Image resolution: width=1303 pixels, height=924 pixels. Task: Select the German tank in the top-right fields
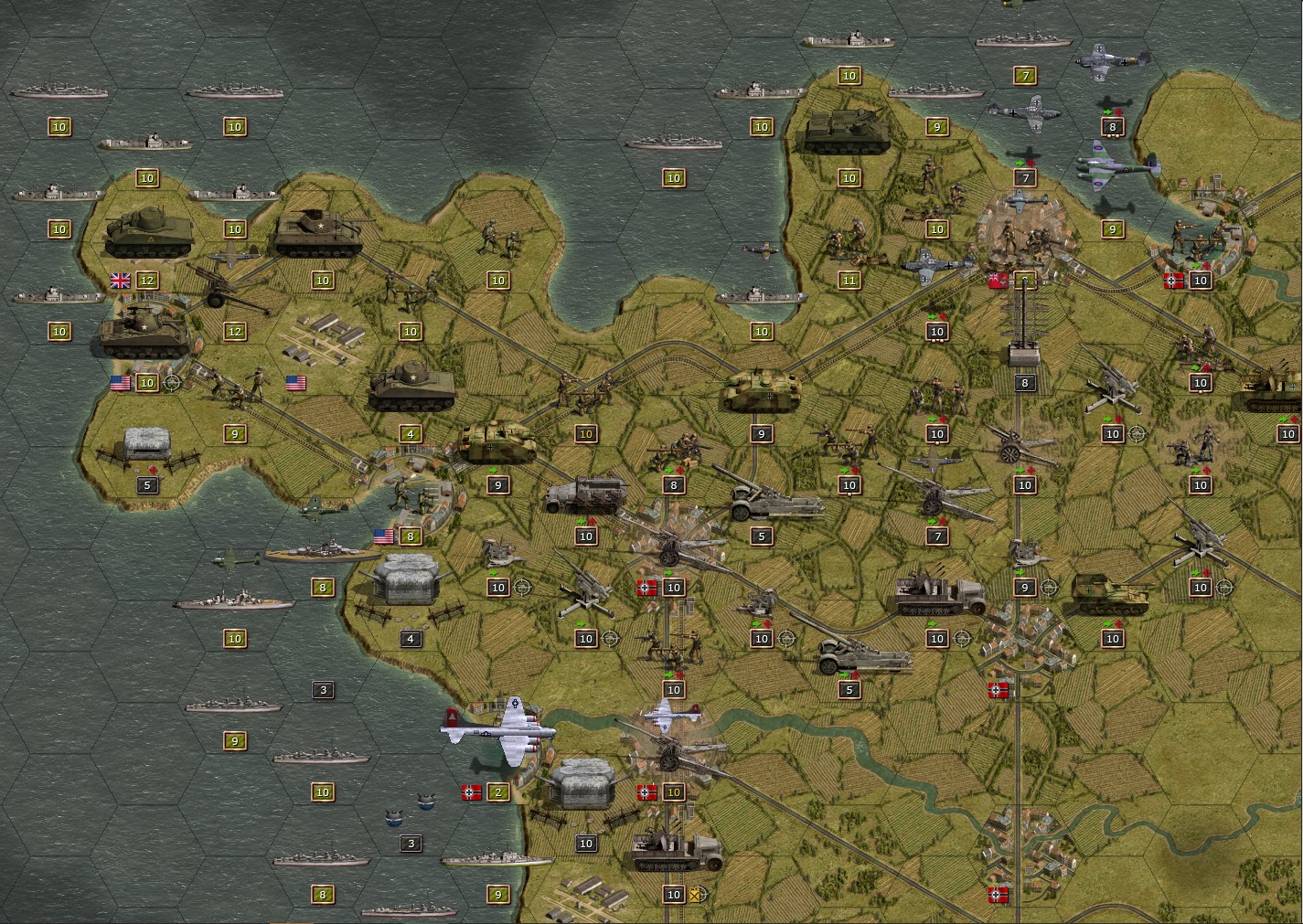tap(846, 128)
